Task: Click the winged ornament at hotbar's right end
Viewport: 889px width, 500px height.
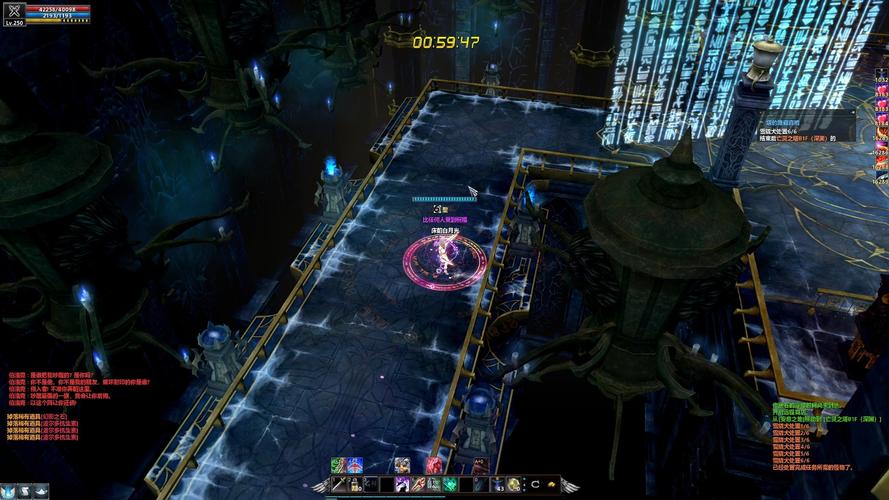Action: point(570,485)
